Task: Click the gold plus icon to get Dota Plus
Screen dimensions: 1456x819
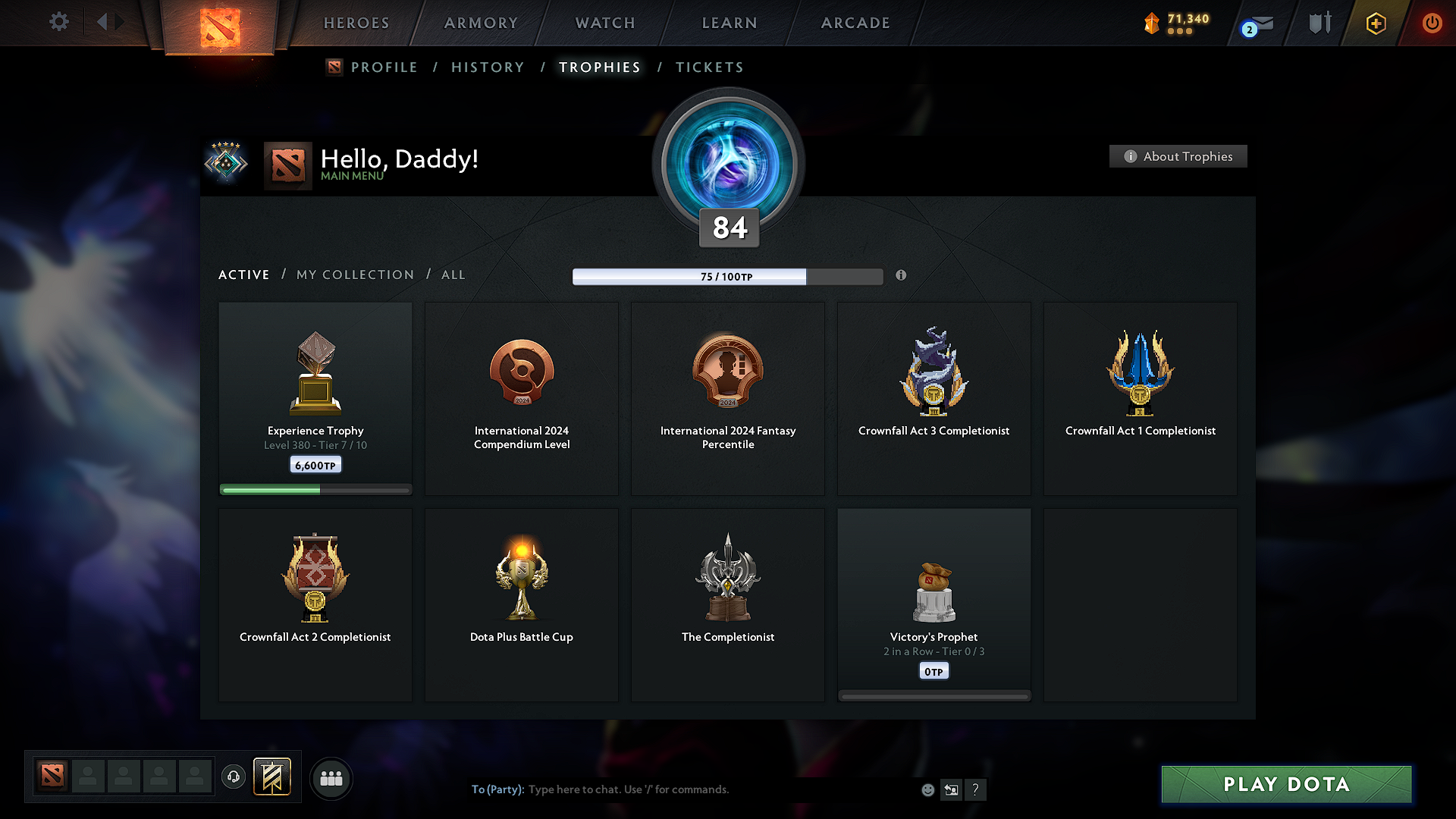Action: 1375,23
